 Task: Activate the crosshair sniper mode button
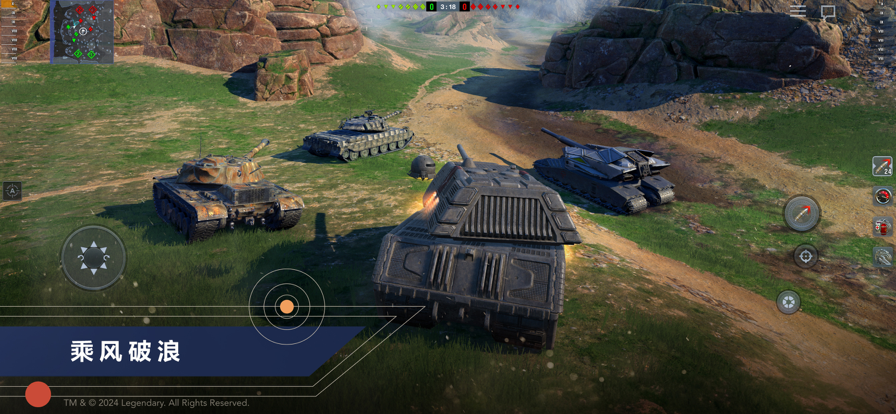(806, 257)
